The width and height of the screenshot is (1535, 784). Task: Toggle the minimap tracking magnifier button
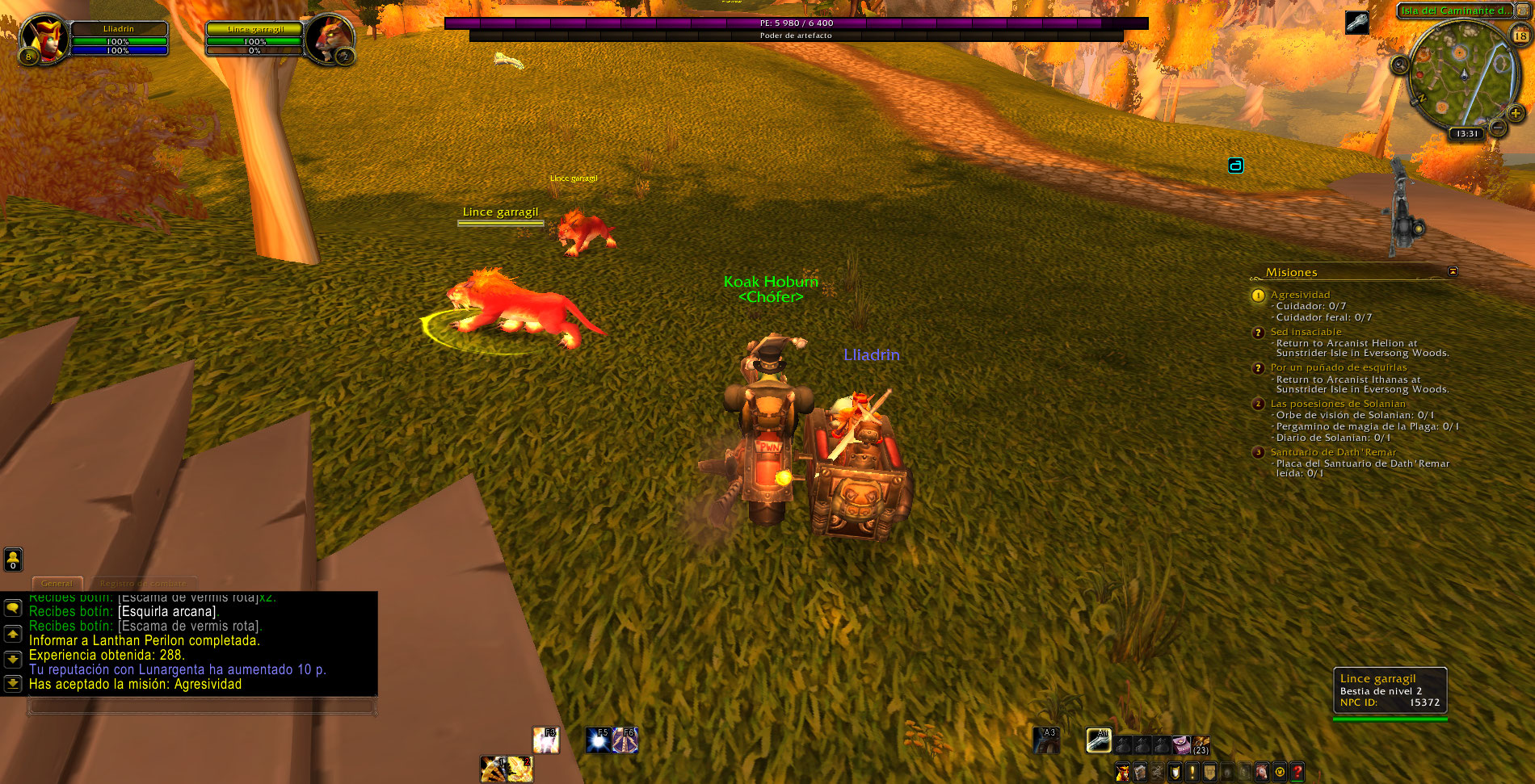pyautogui.click(x=1400, y=65)
